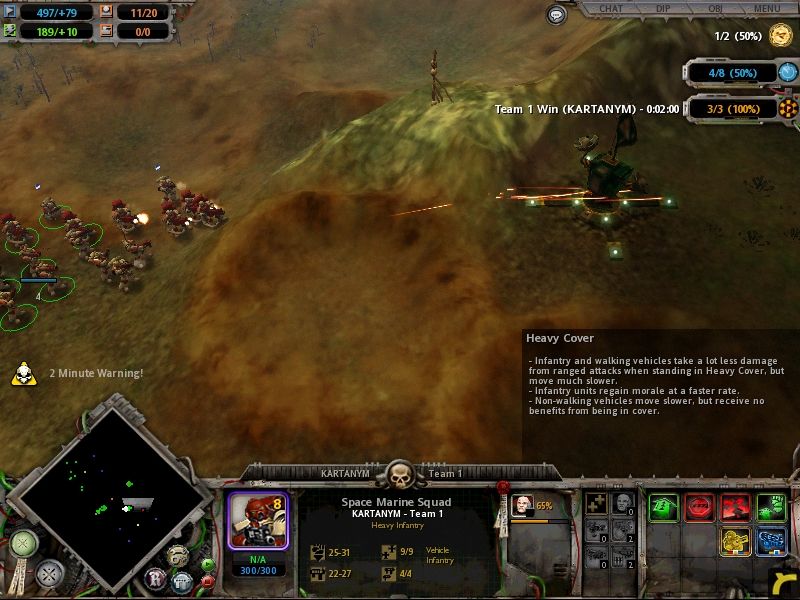Viewport: 800px width, 600px height.
Task: Click the green fist melee stance icon
Action: [x=771, y=508]
